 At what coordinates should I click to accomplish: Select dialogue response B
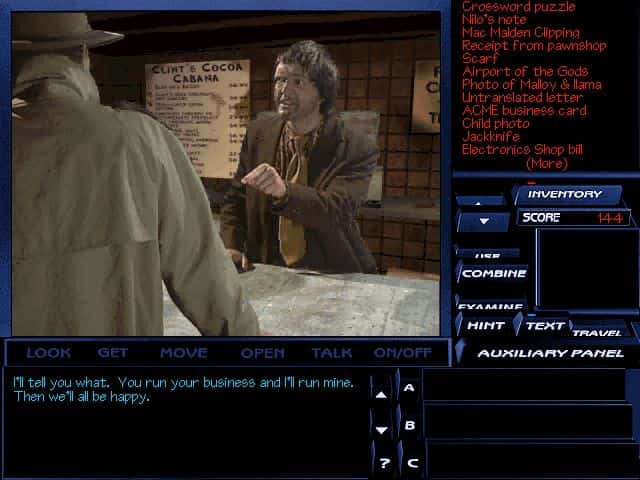point(409,425)
